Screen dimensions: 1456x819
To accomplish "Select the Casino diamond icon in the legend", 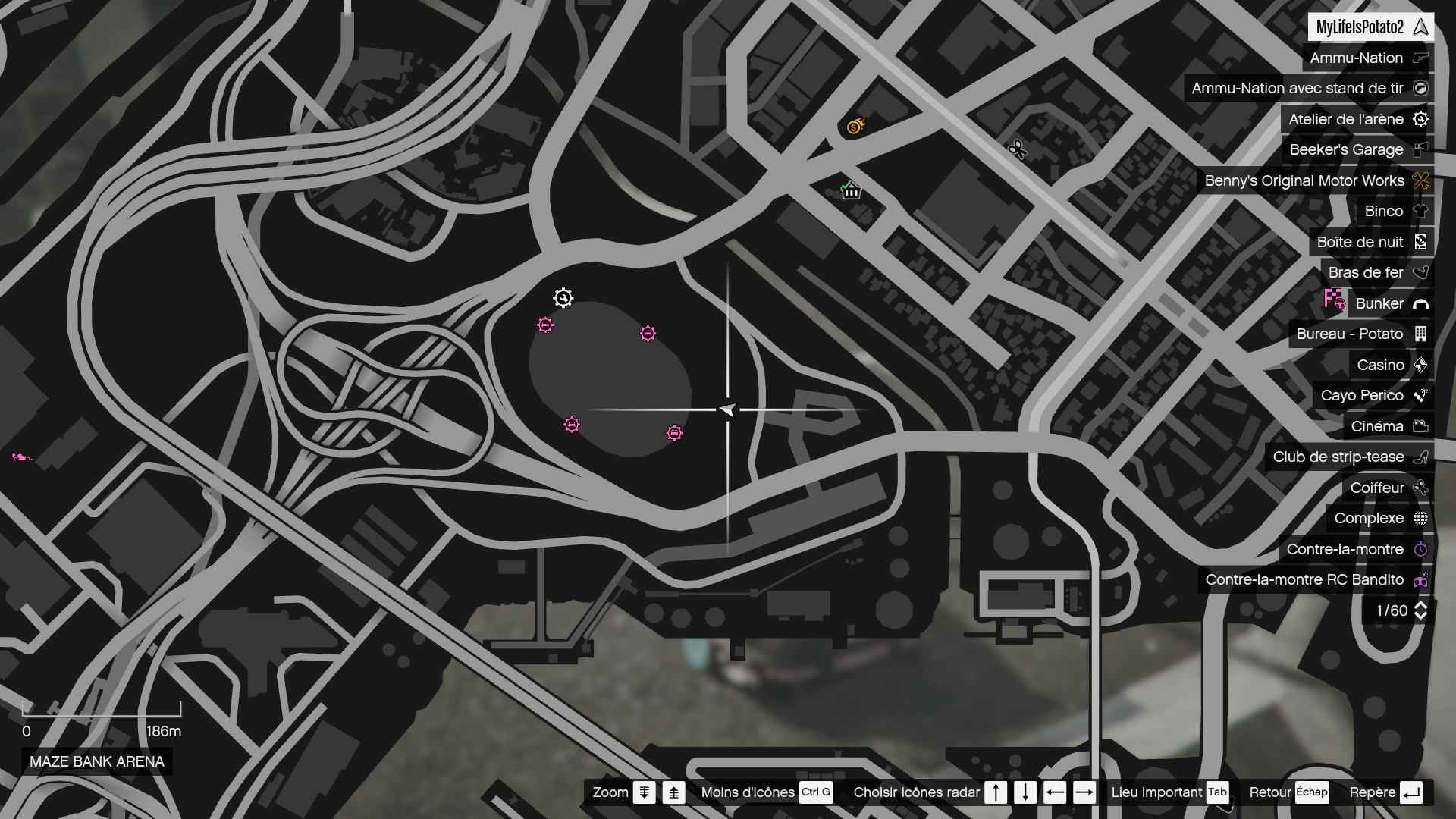I will coord(1420,365).
